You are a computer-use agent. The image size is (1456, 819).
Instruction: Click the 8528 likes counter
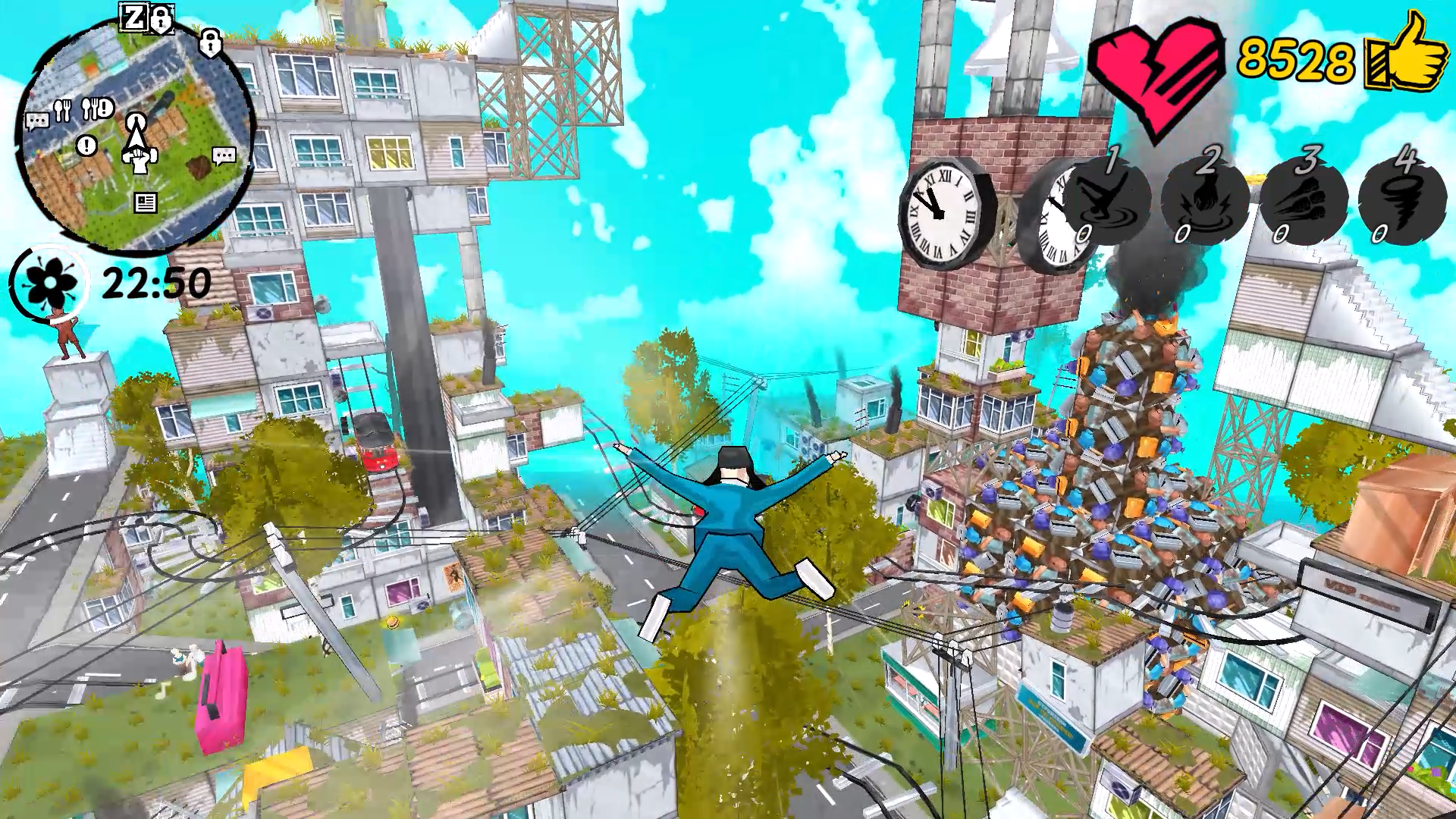click(x=1295, y=59)
